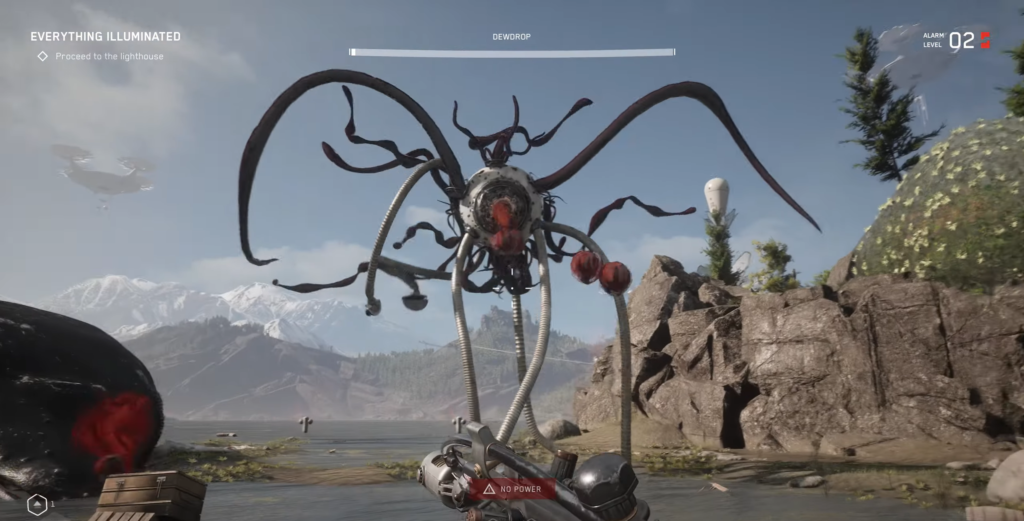Click the red alarm level icon
This screenshot has width=1024, height=521.
985,40
